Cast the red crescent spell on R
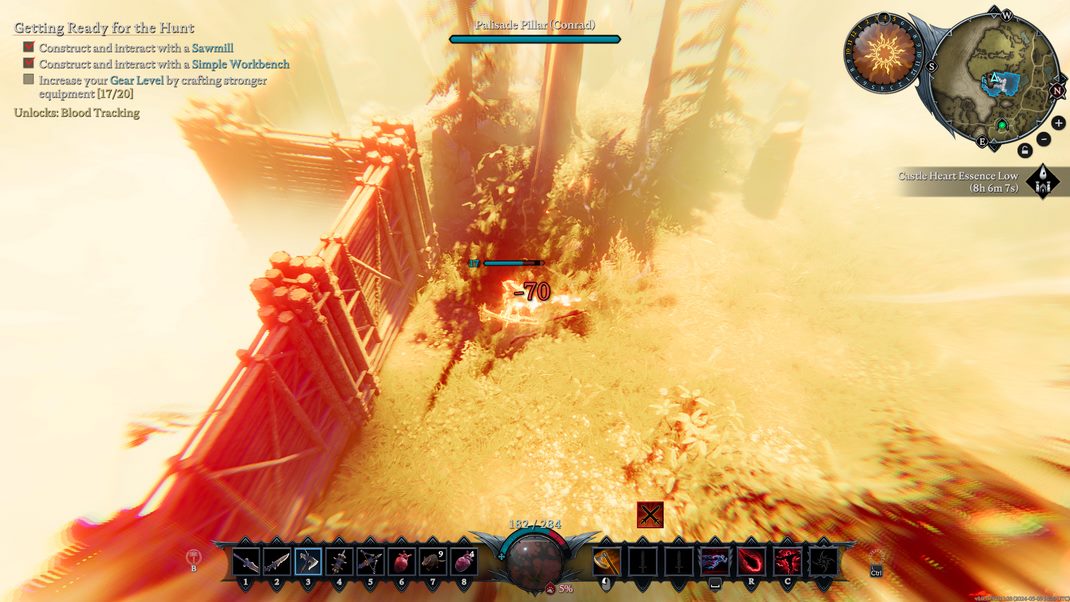 751,561
